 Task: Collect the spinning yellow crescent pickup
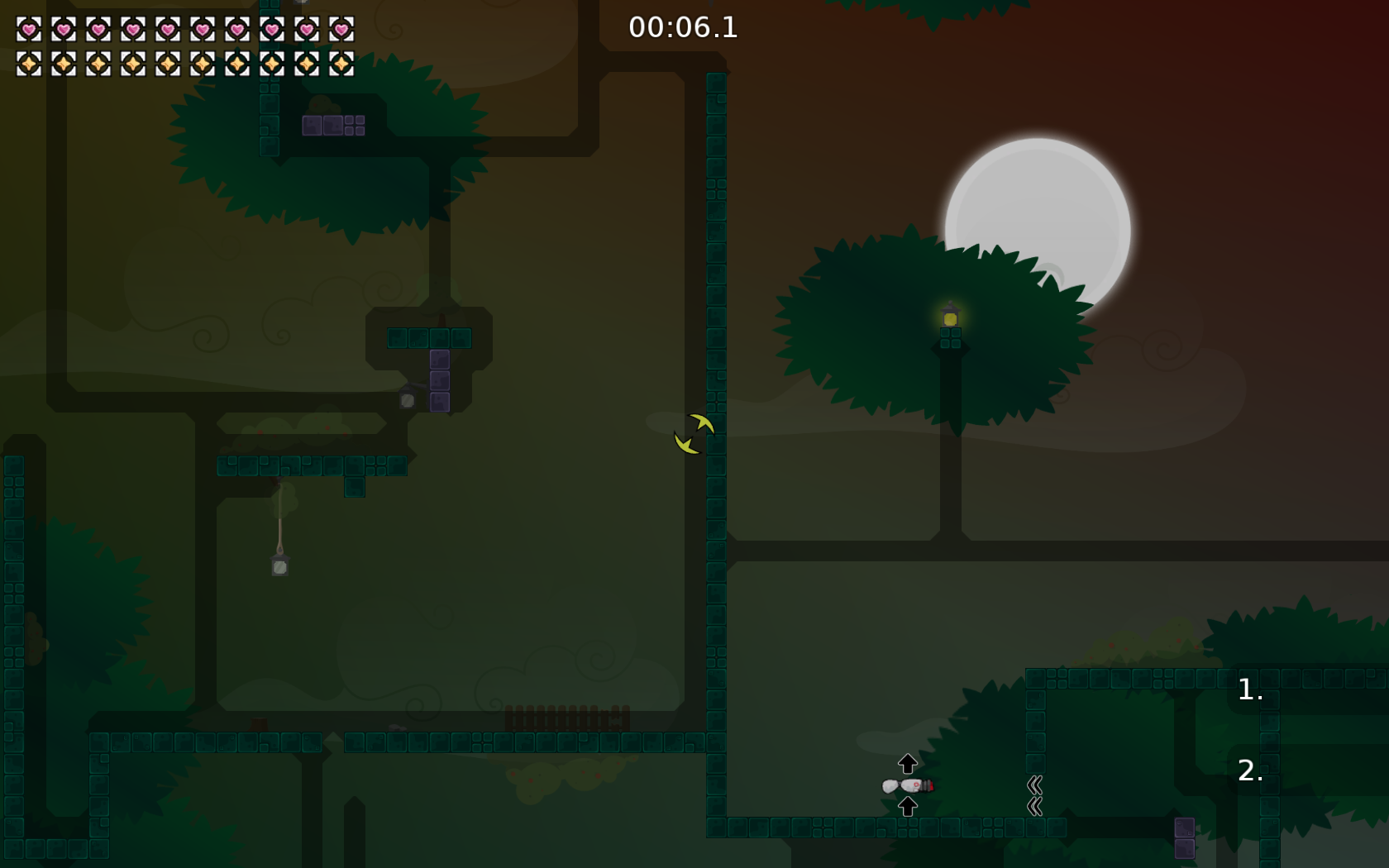pyautogui.click(x=692, y=432)
